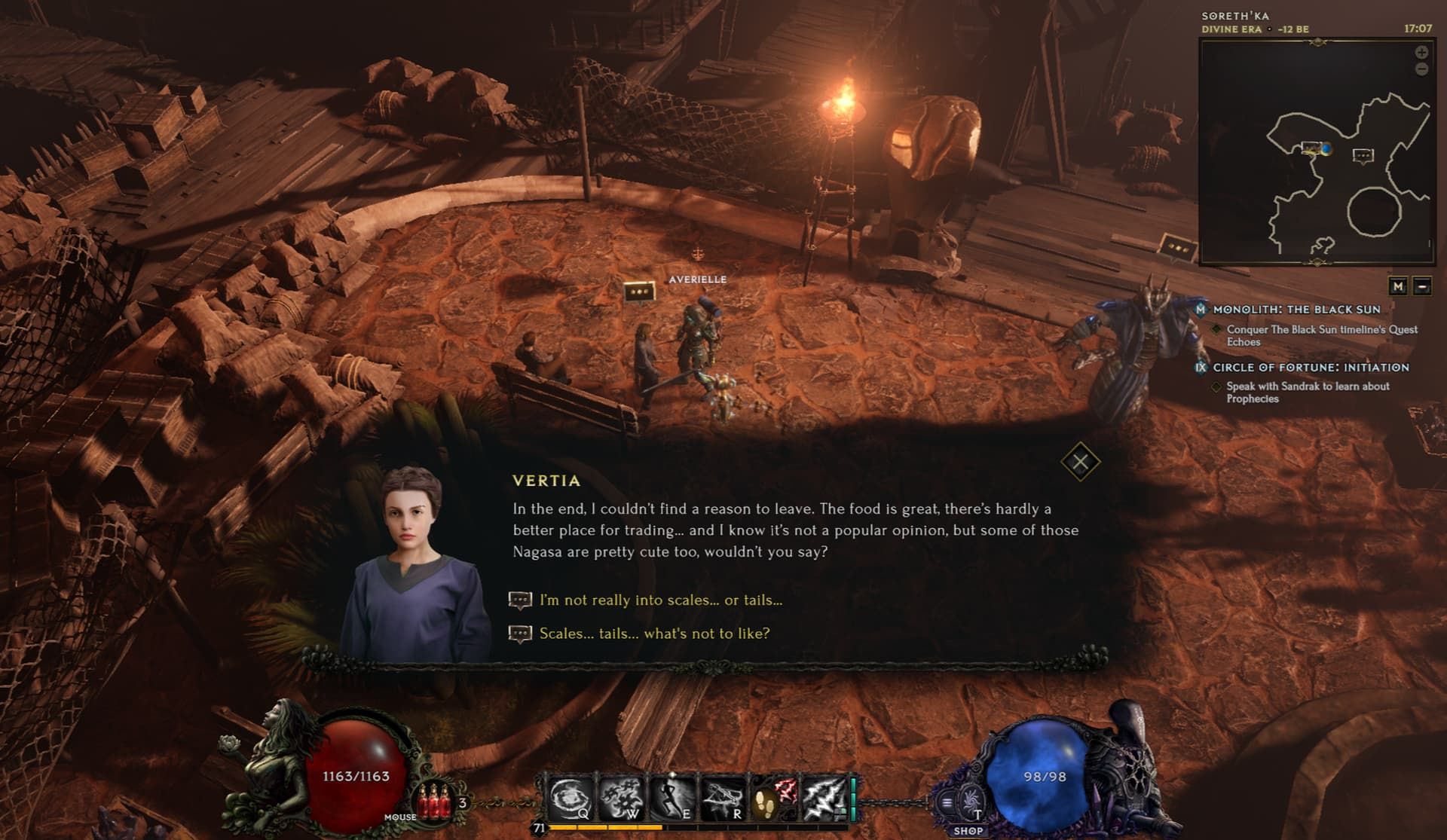
Task: Open the game menu beside the mana orb
Action: pos(947,801)
